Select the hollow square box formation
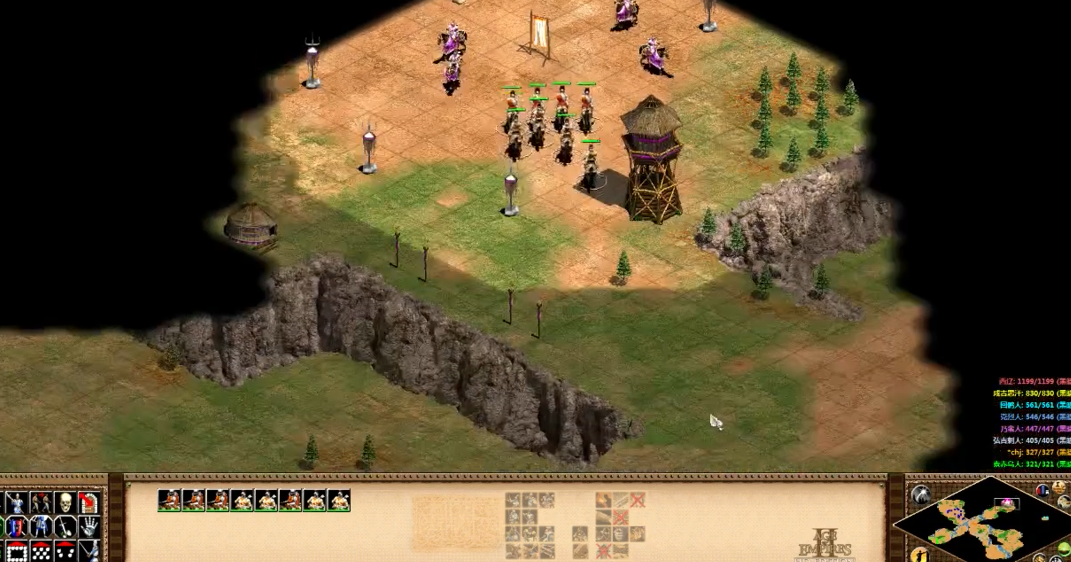 (16, 549)
